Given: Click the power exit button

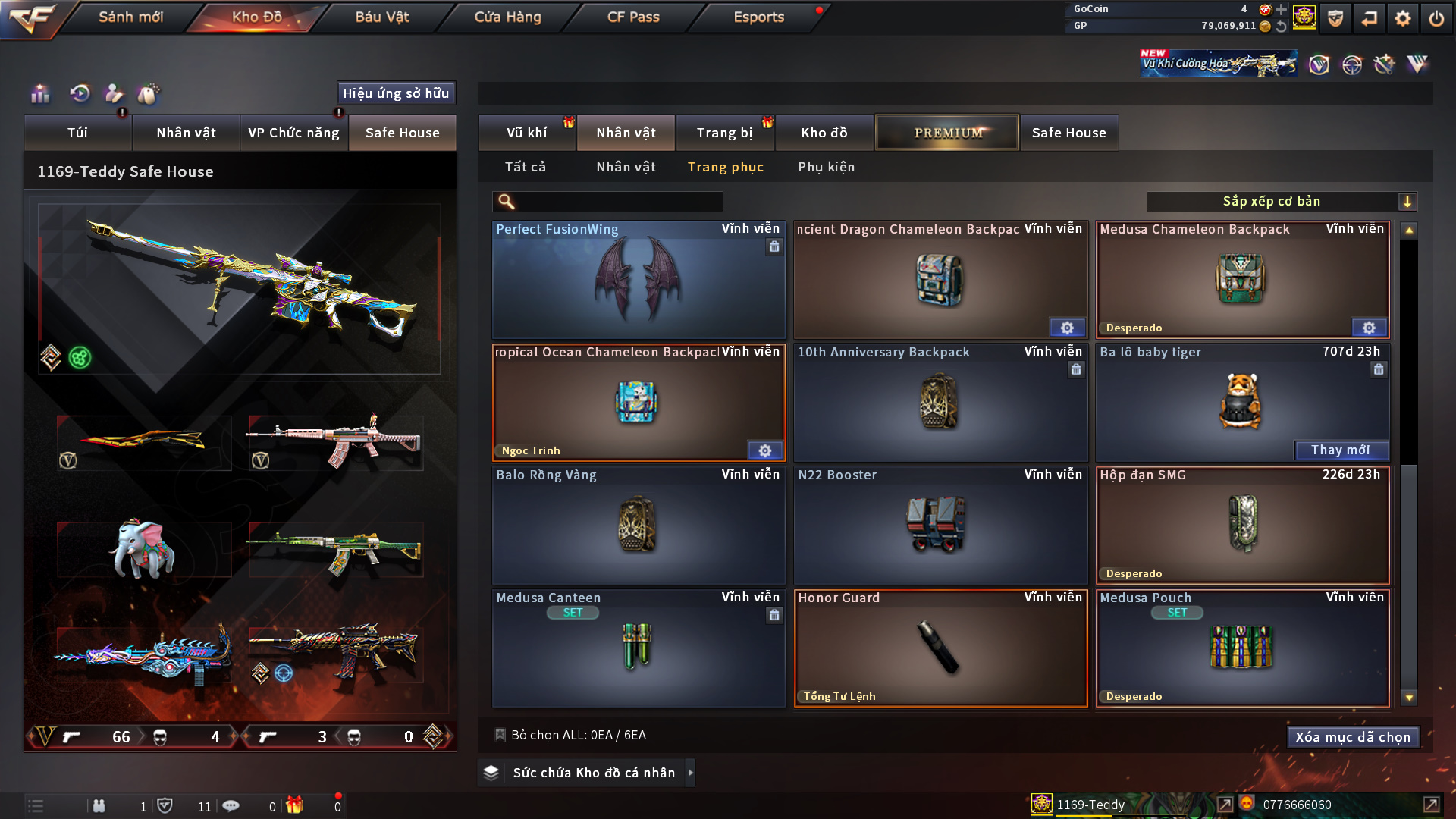Looking at the screenshot, I should (x=1436, y=18).
